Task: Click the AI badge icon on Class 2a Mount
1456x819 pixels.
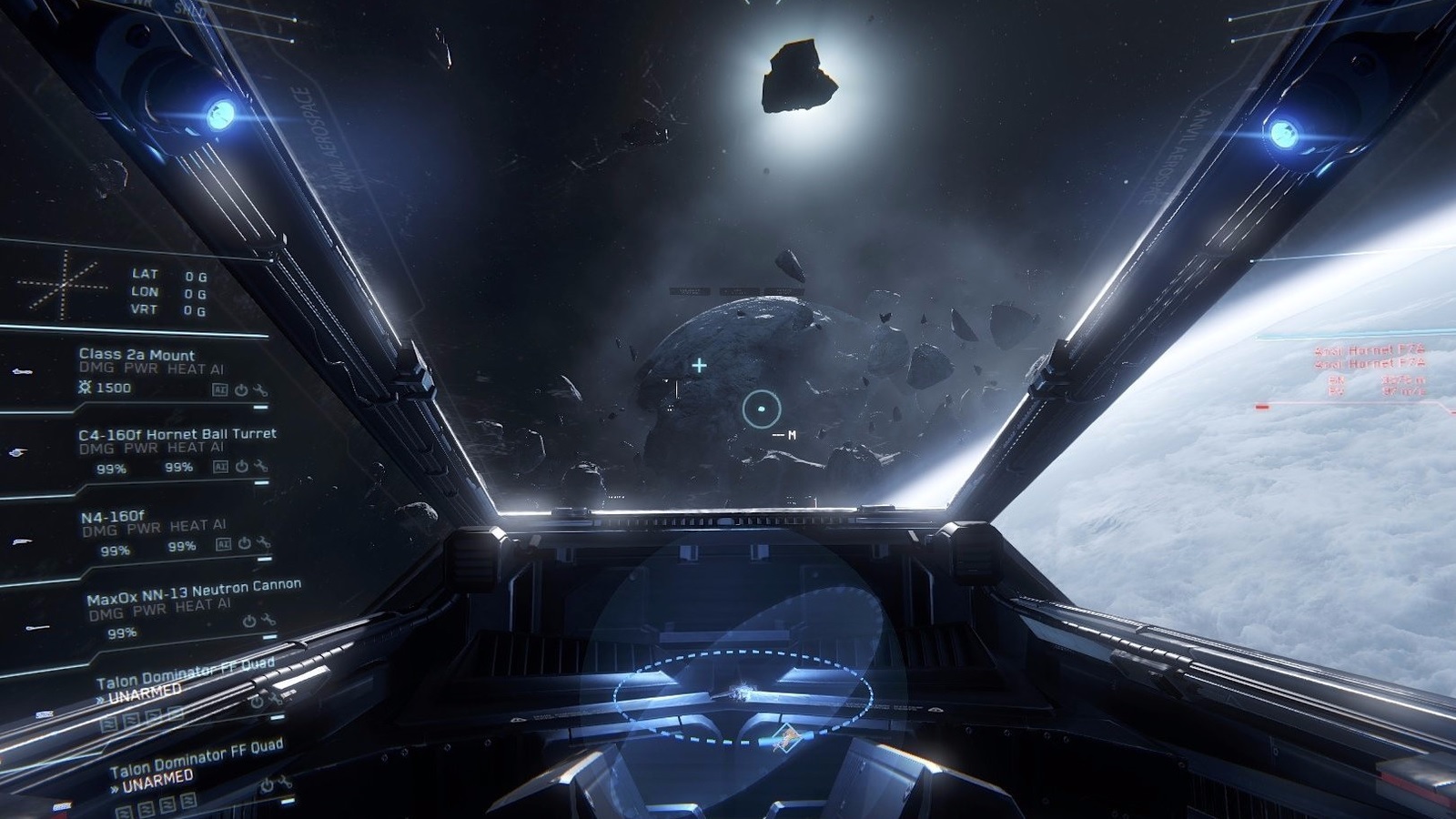Action: point(220,389)
